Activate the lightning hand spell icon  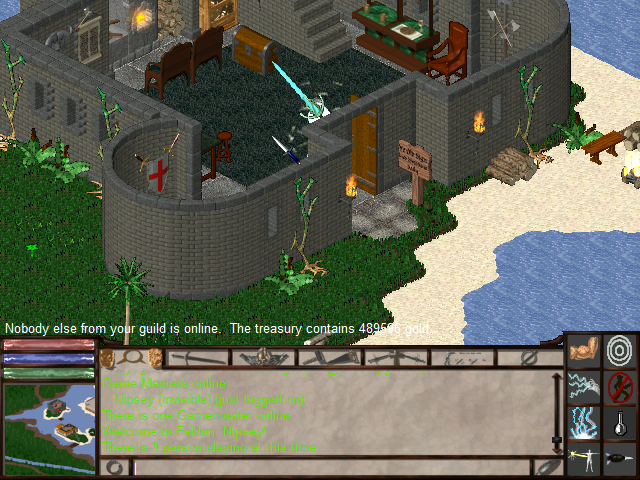[x=584, y=386]
